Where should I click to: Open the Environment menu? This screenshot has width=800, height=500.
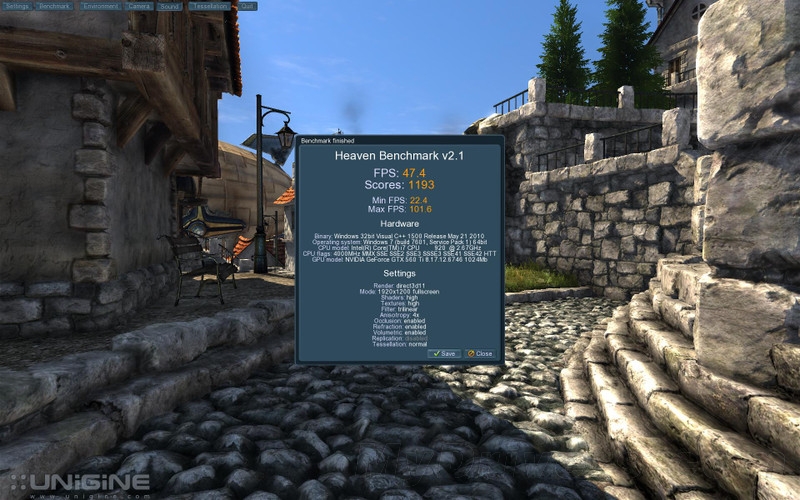click(x=101, y=6)
